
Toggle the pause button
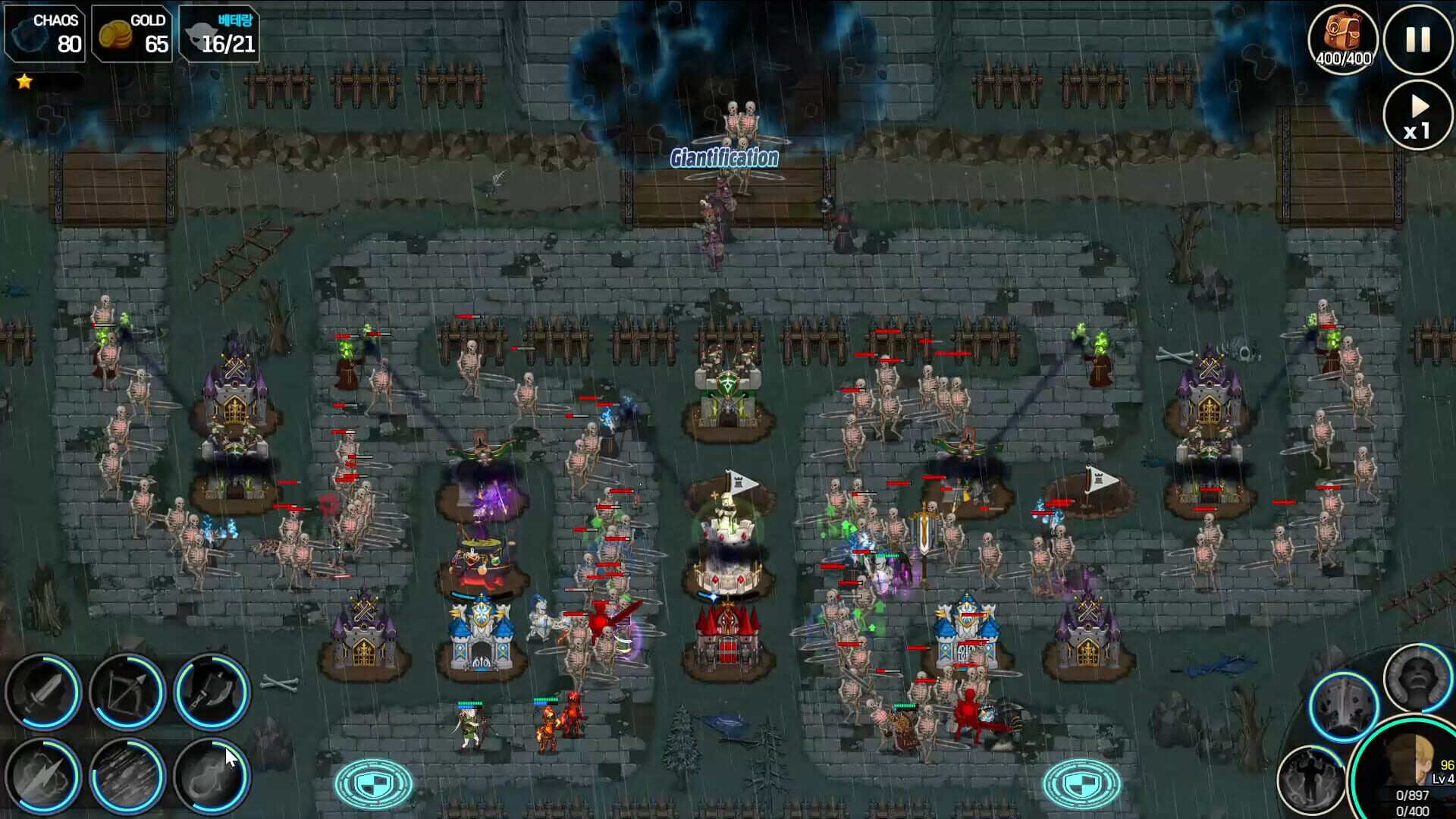1417,39
